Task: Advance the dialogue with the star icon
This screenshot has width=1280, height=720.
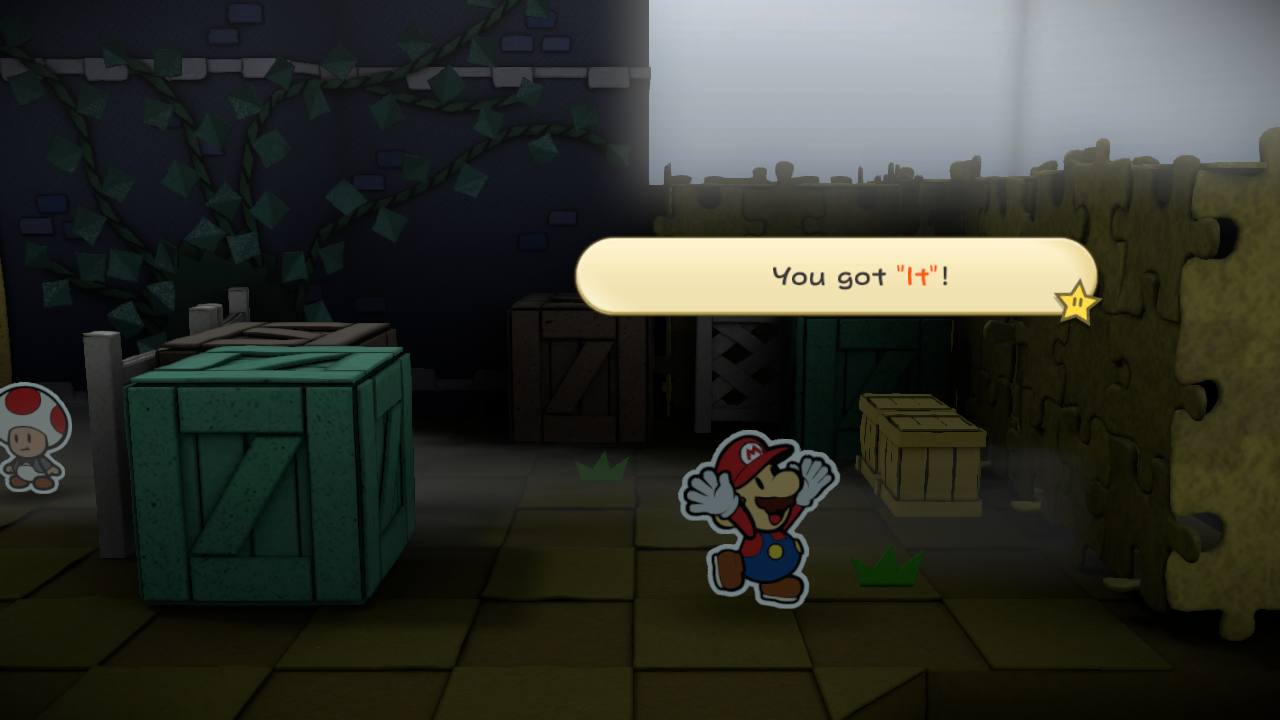Action: tap(1076, 302)
